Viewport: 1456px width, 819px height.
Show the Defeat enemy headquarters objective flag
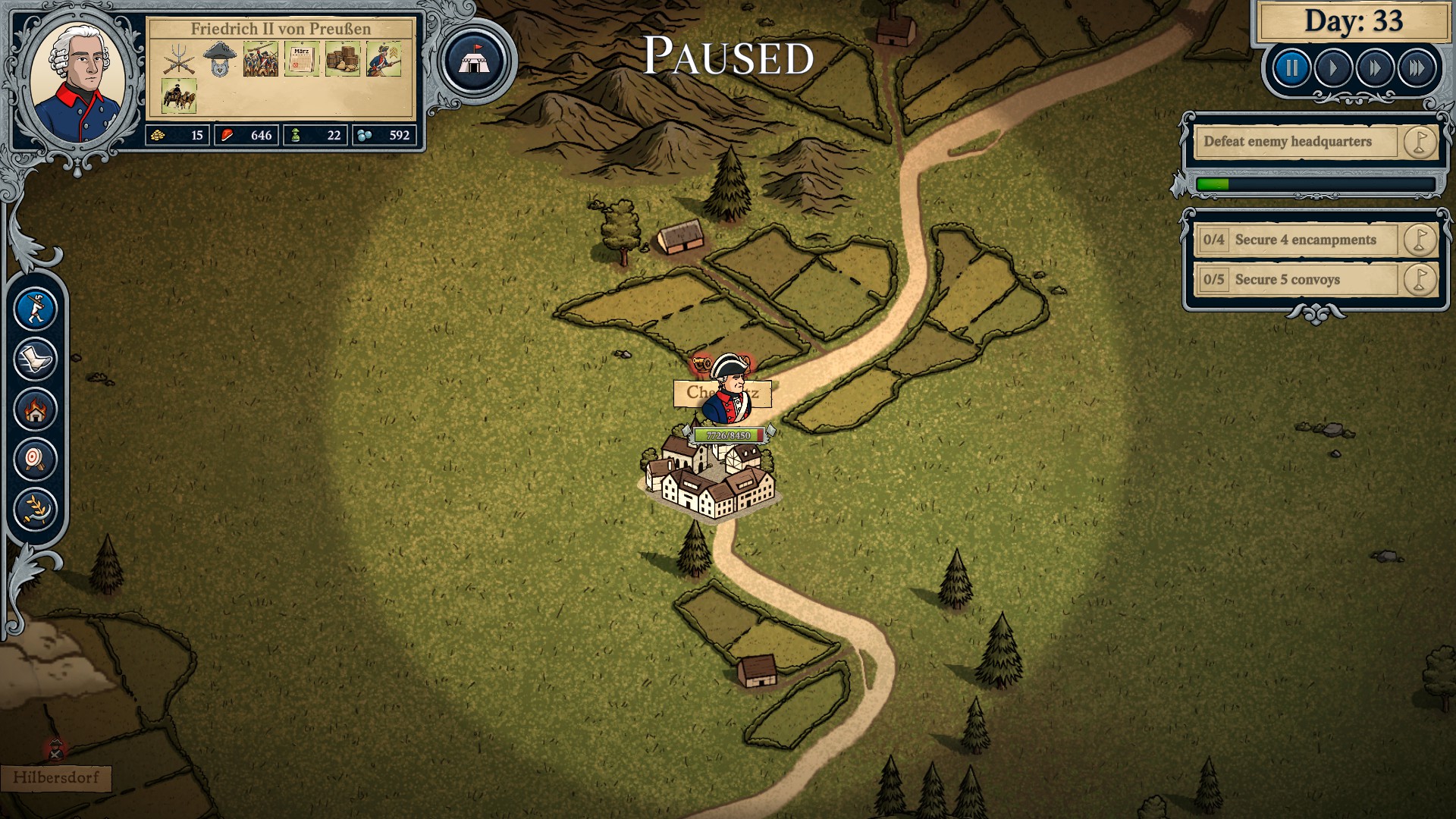point(1419,142)
